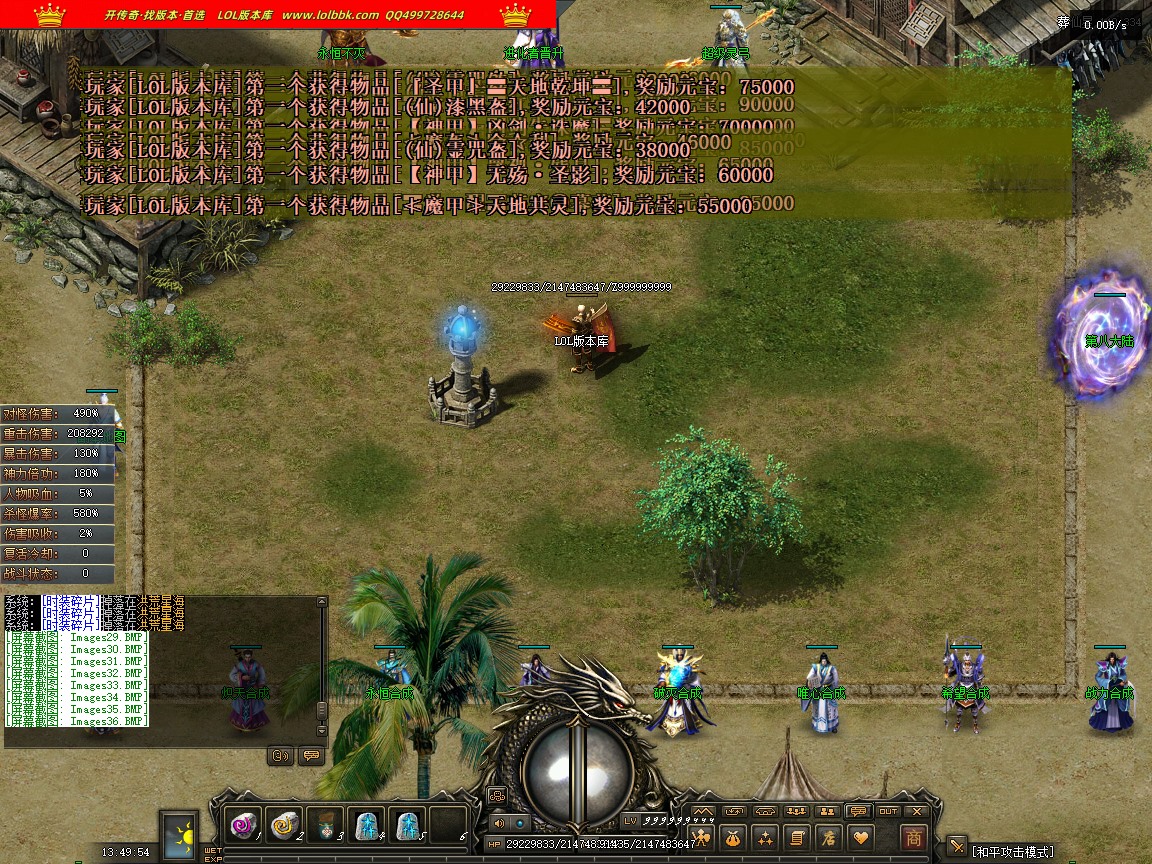Open the chat bubble button in top row

[x=857, y=811]
